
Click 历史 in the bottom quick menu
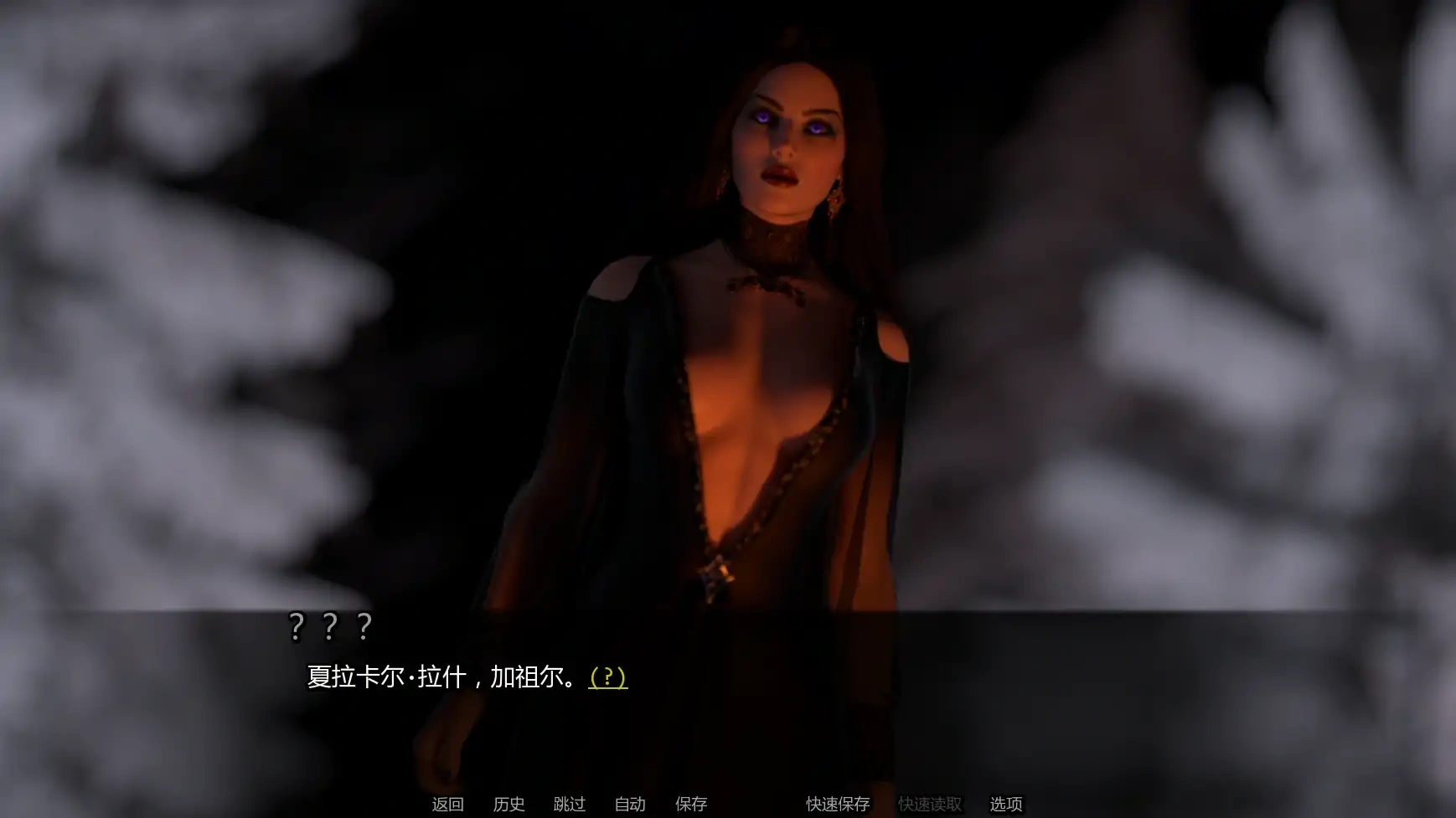[509, 805]
